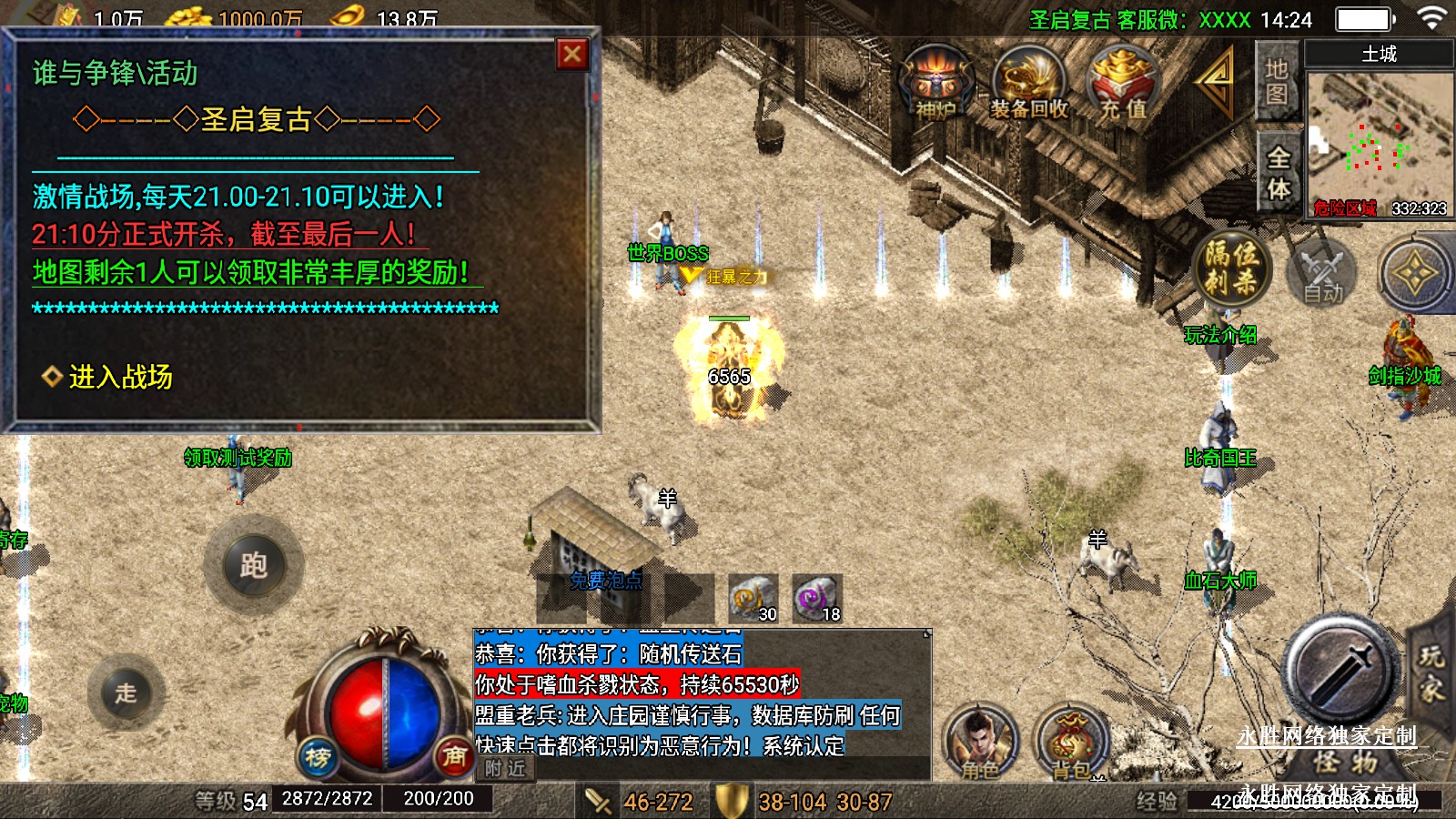Open the 充值 recharge shop
The height and width of the screenshot is (819, 1456).
pos(1125,84)
